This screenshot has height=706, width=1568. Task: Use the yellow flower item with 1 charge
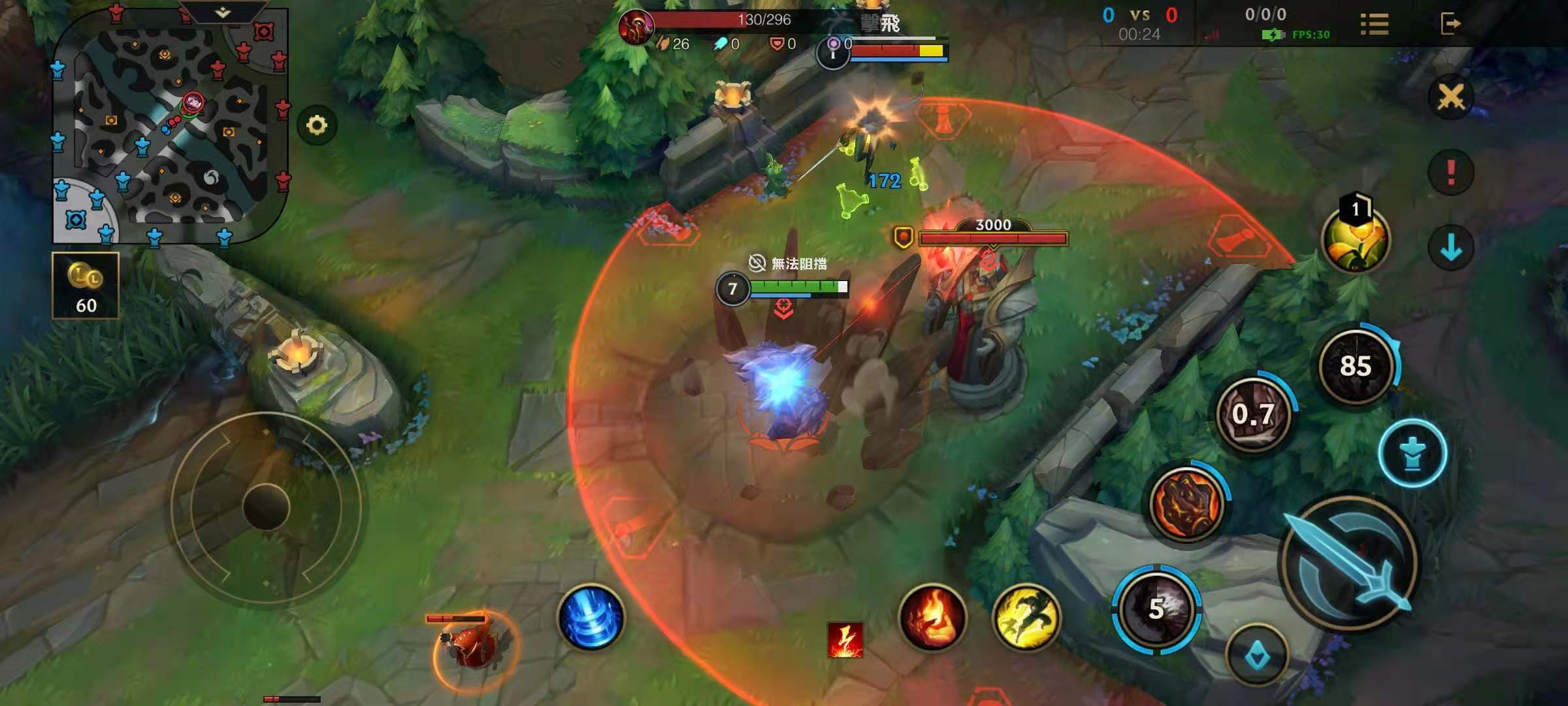pos(1356,239)
